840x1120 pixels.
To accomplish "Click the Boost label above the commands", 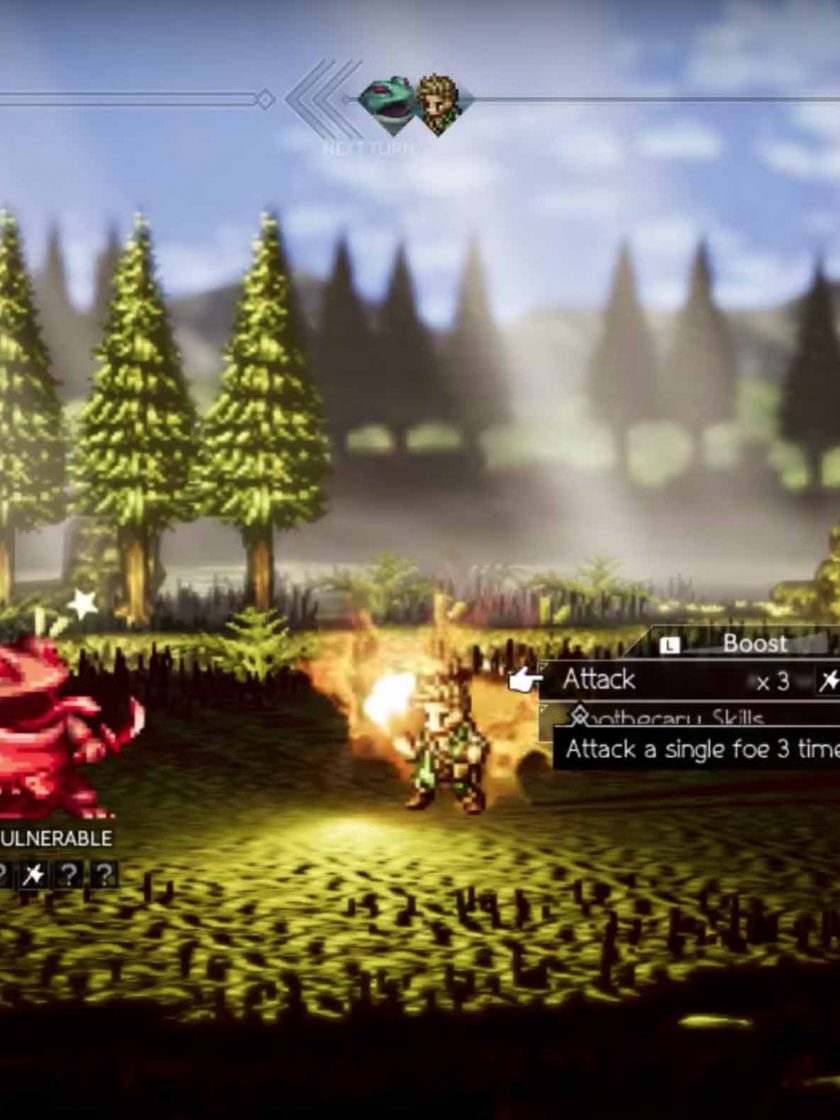I will point(755,643).
